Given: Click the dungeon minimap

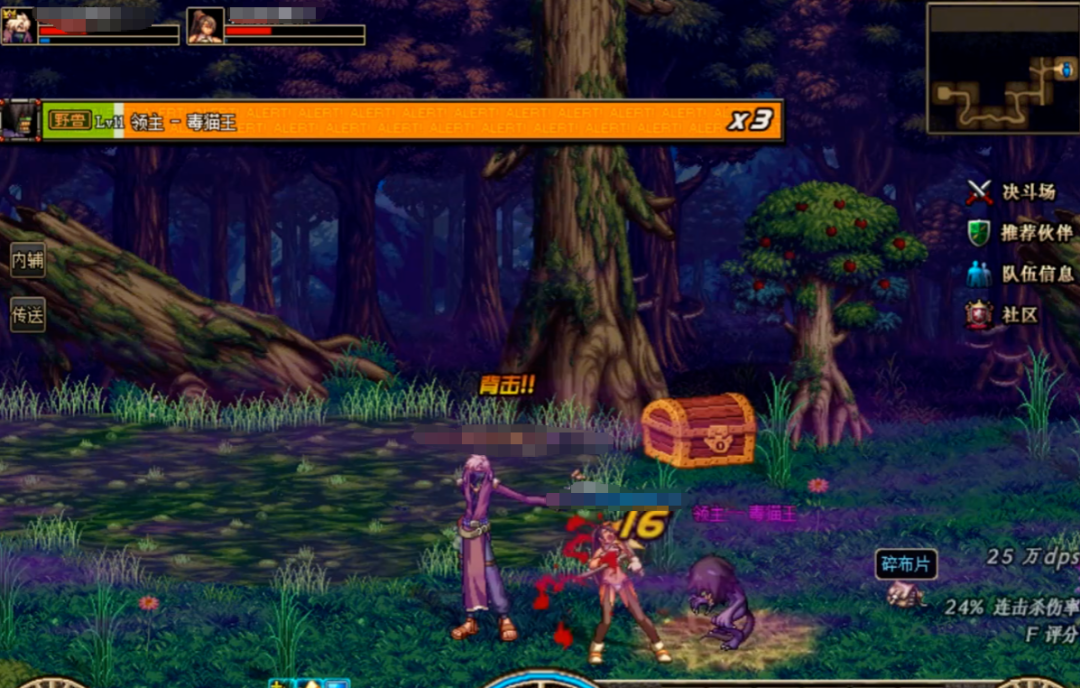Looking at the screenshot, I should pyautogui.click(x=1002, y=69).
